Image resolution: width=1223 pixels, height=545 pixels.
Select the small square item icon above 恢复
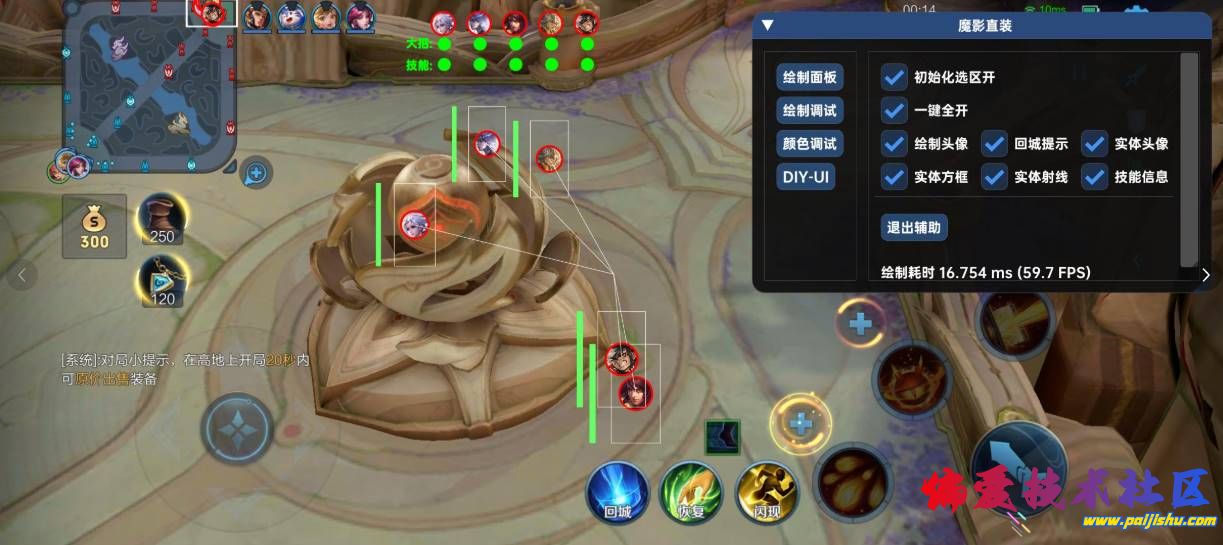[722, 437]
